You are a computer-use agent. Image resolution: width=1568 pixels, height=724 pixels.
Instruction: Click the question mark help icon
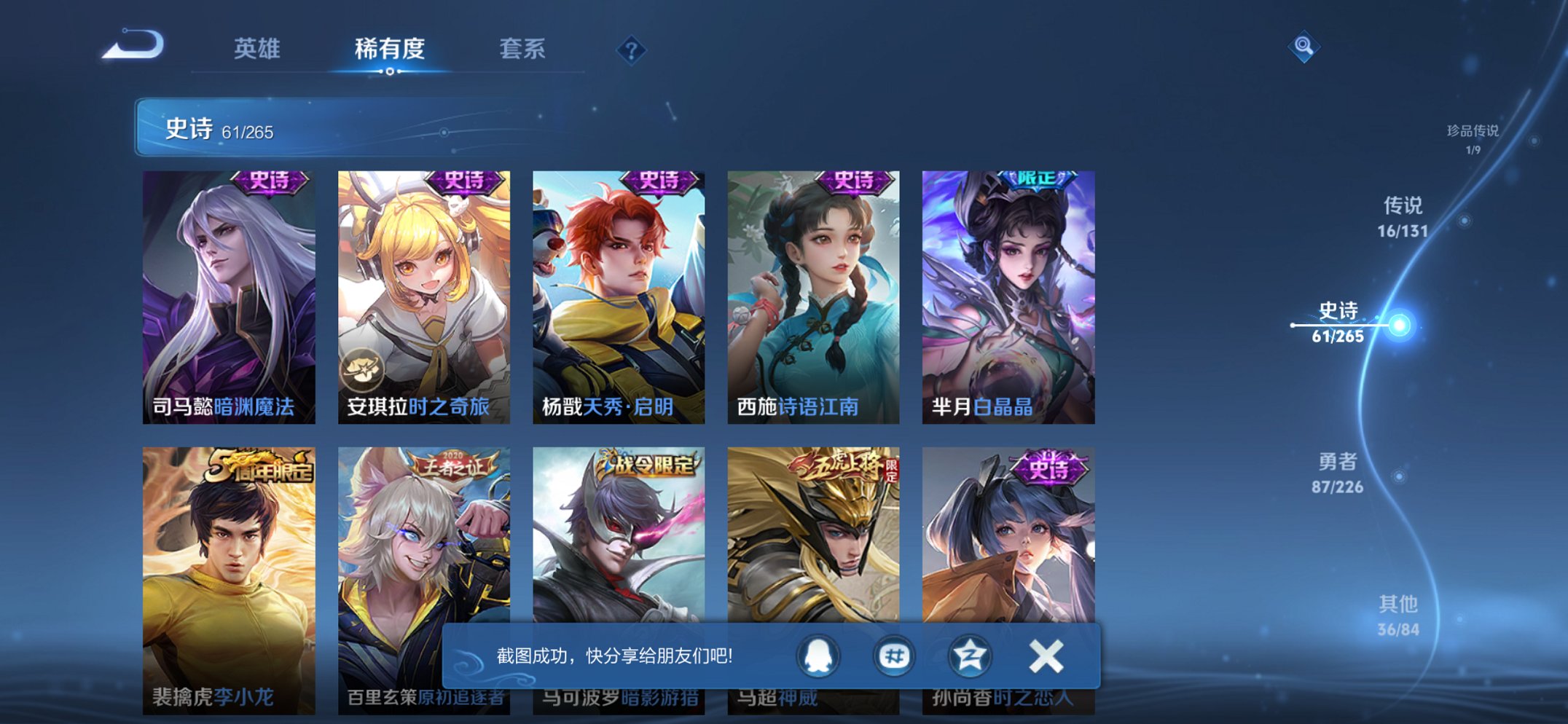pyautogui.click(x=631, y=50)
